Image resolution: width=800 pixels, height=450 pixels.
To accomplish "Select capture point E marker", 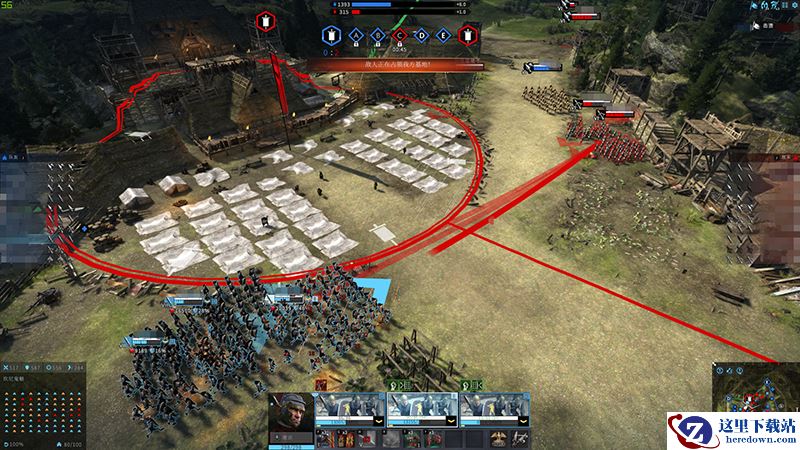I will [x=443, y=37].
